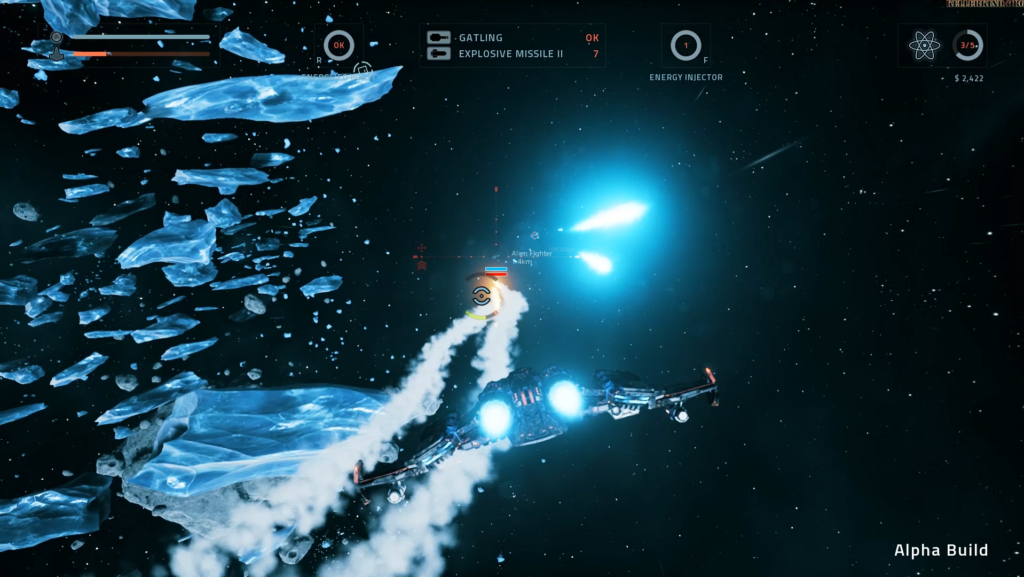Click the atom-shaped fuel icon
The width and height of the screenshot is (1024, 577).
click(924, 45)
